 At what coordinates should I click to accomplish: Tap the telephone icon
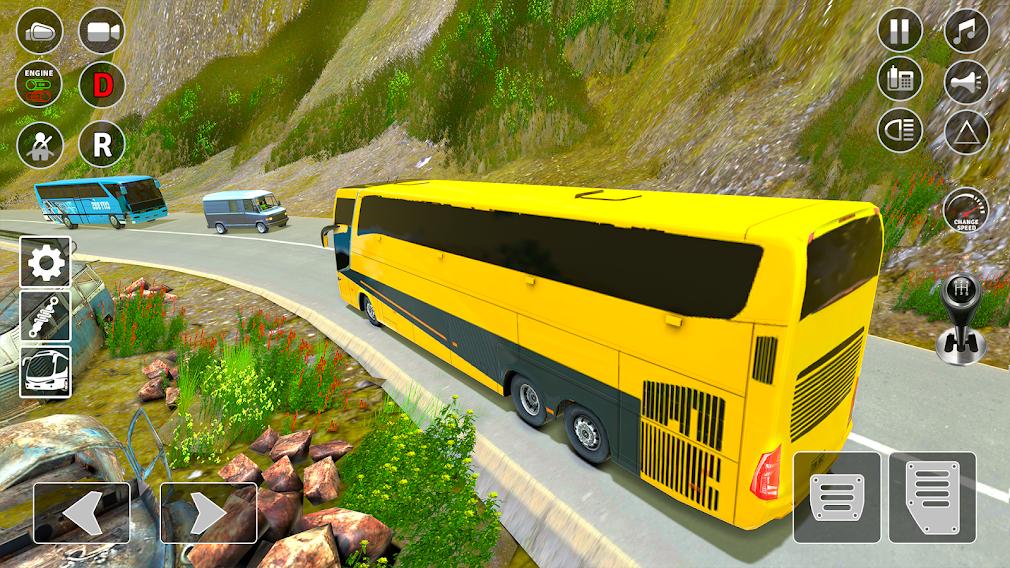click(900, 80)
